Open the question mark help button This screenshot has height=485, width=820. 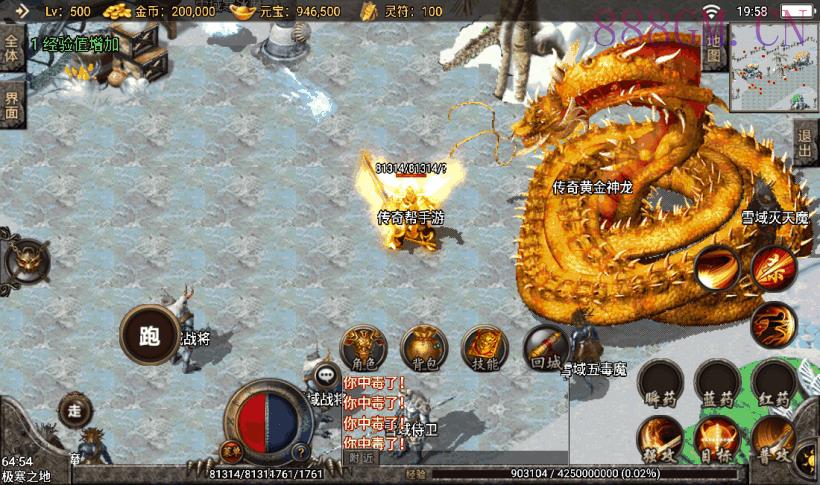[298, 450]
